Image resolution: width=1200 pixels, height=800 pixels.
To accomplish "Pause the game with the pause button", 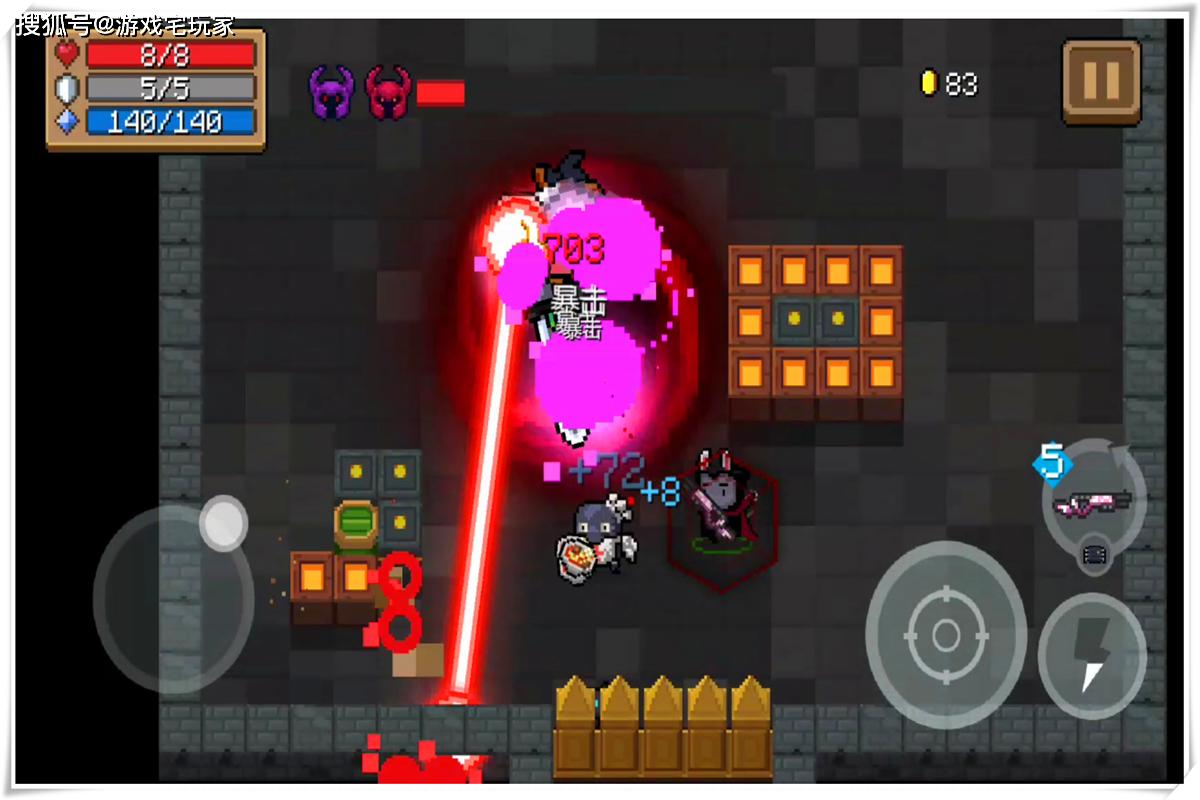I will (1101, 82).
